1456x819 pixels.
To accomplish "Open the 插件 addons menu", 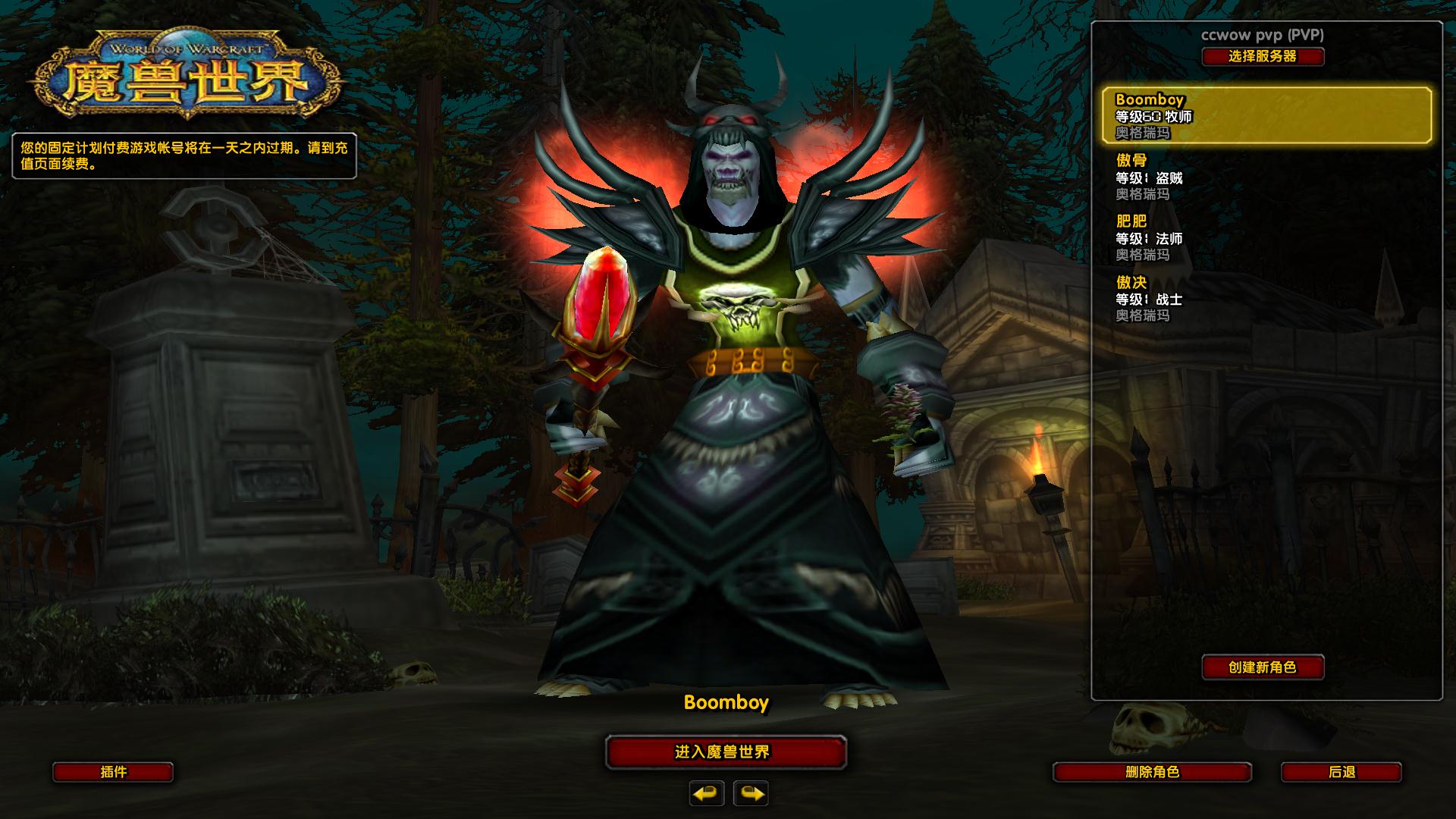I will (x=113, y=772).
